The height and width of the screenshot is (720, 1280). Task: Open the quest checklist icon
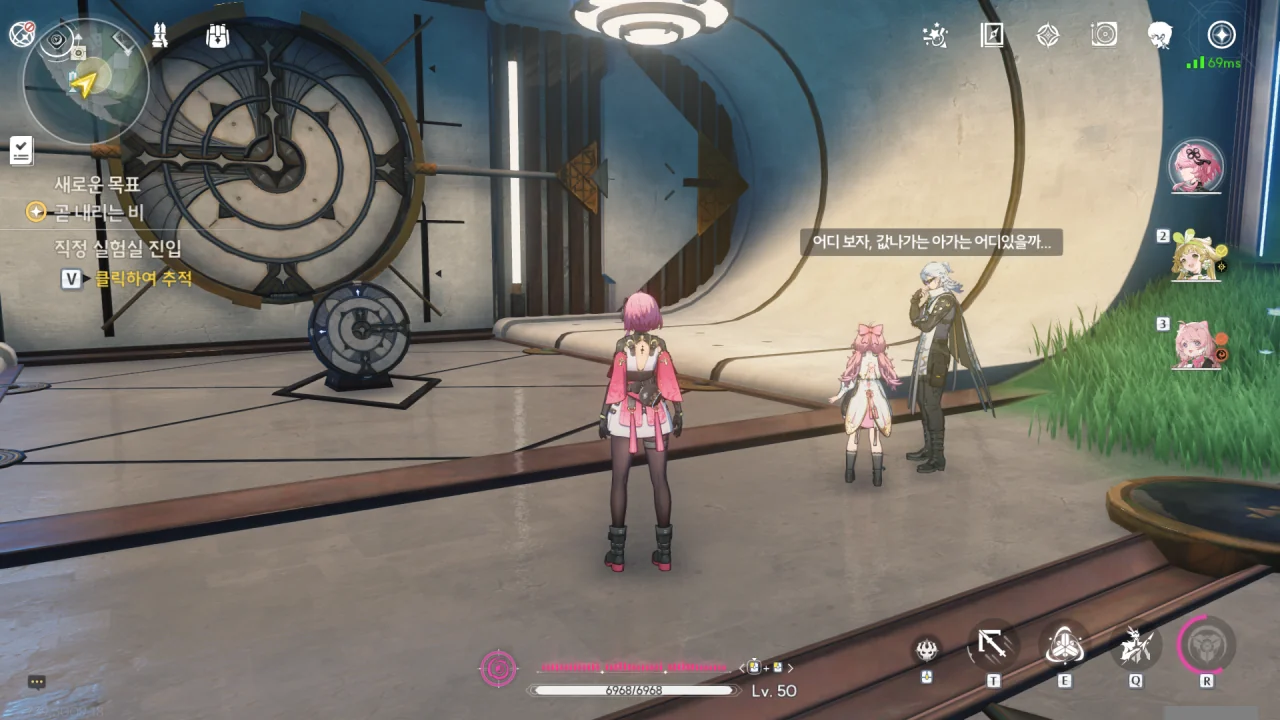point(21,150)
